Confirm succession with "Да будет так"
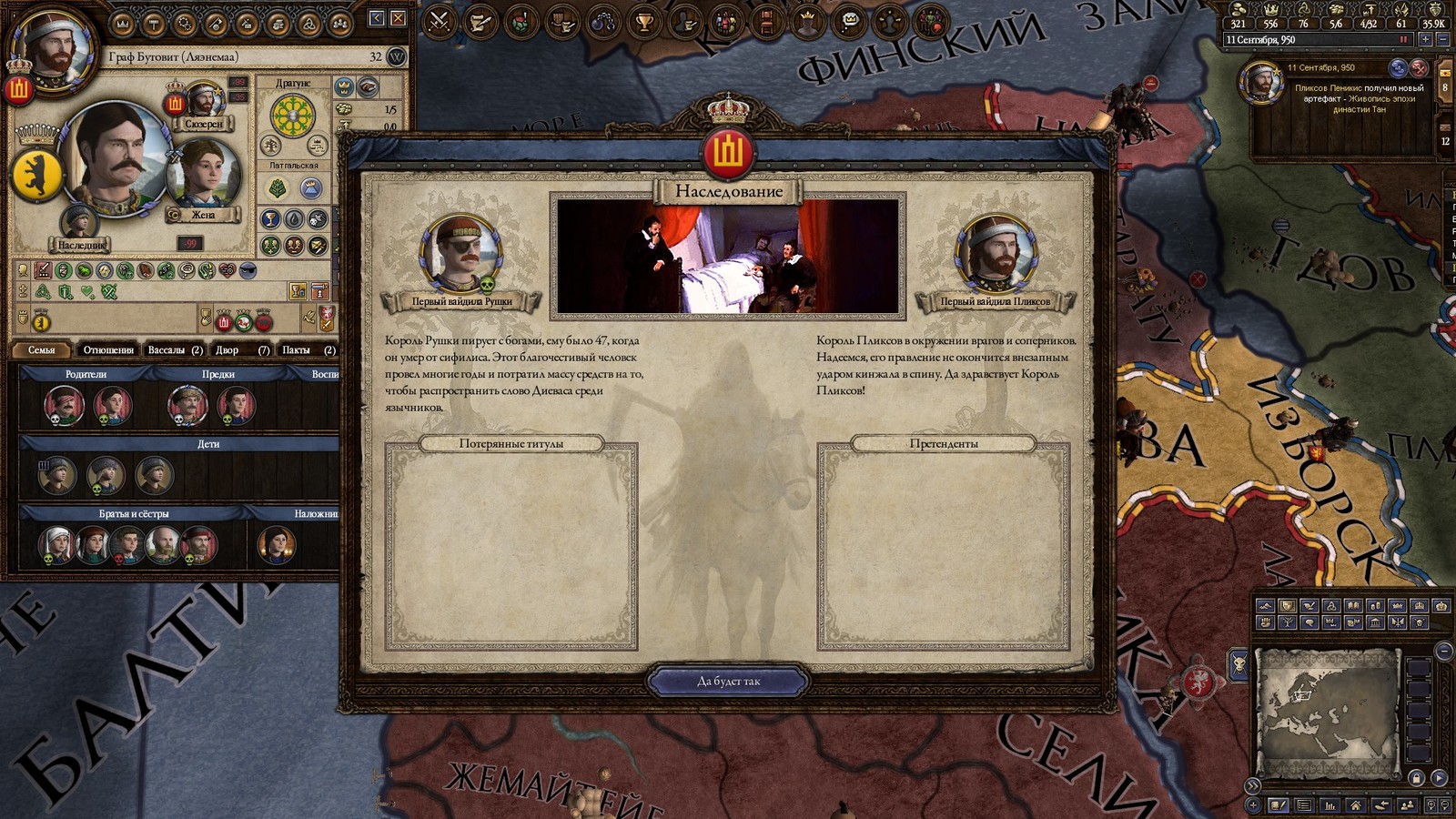This screenshot has width=1456, height=819. (728, 681)
